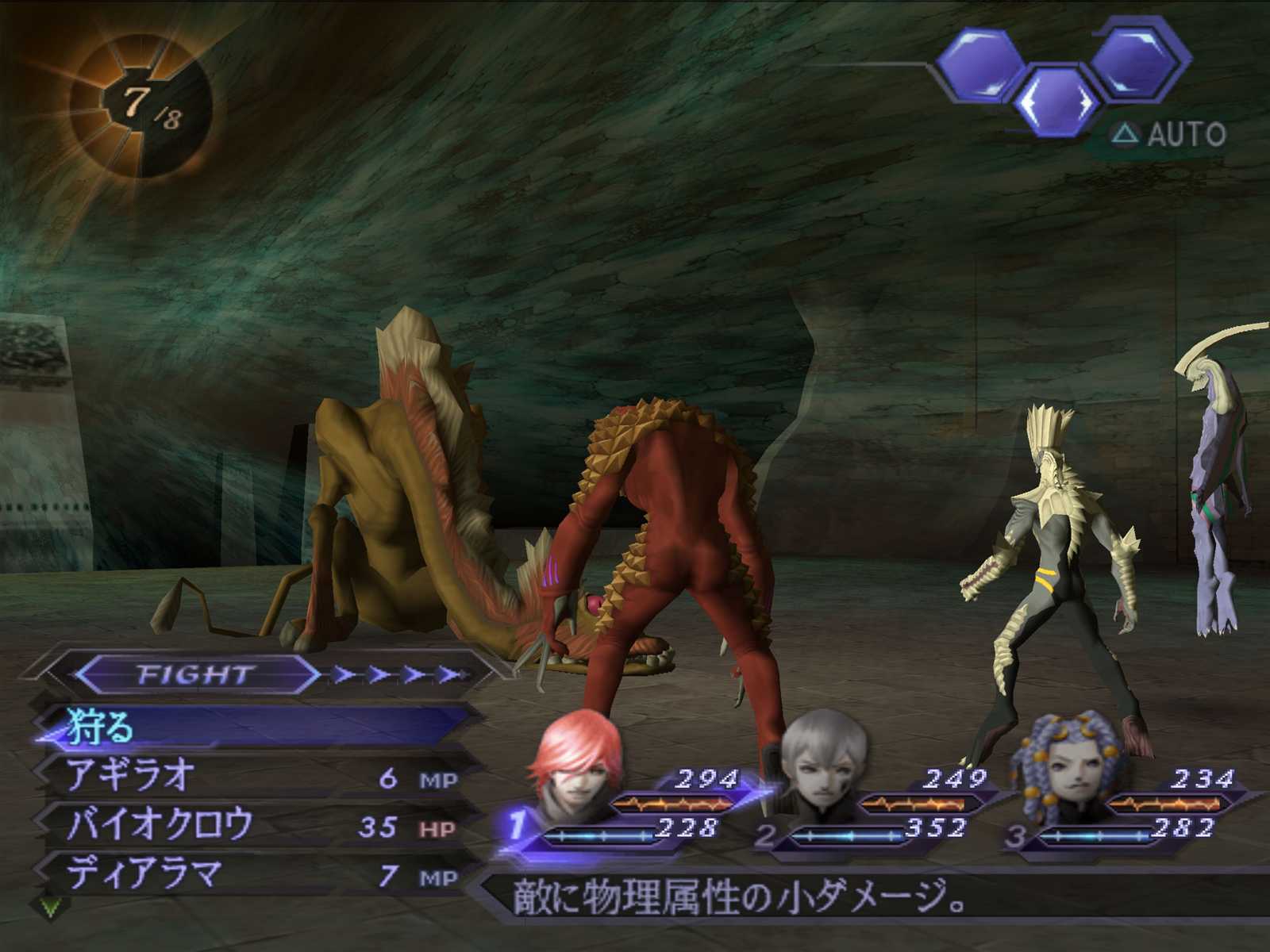
Task: Click the FIGHT command header
Action: point(195,675)
